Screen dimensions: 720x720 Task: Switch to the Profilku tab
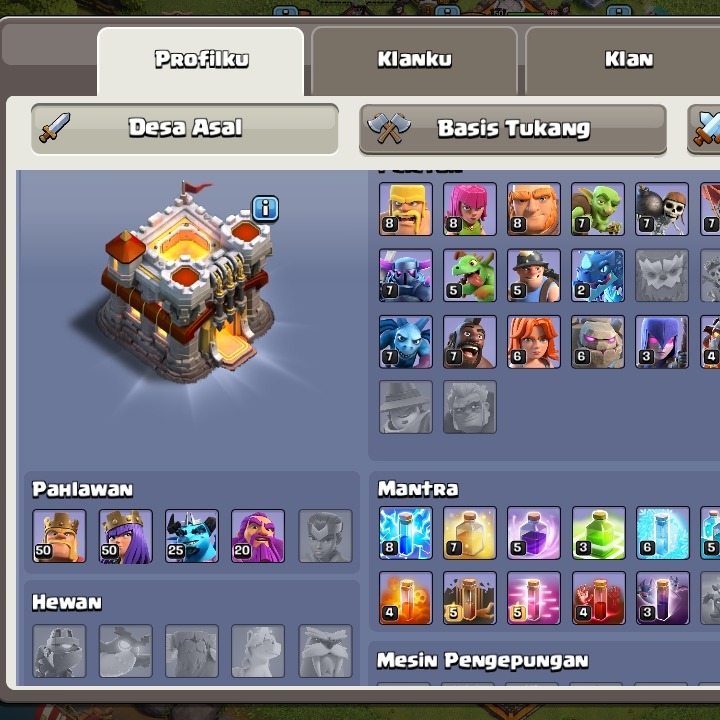coord(201,59)
